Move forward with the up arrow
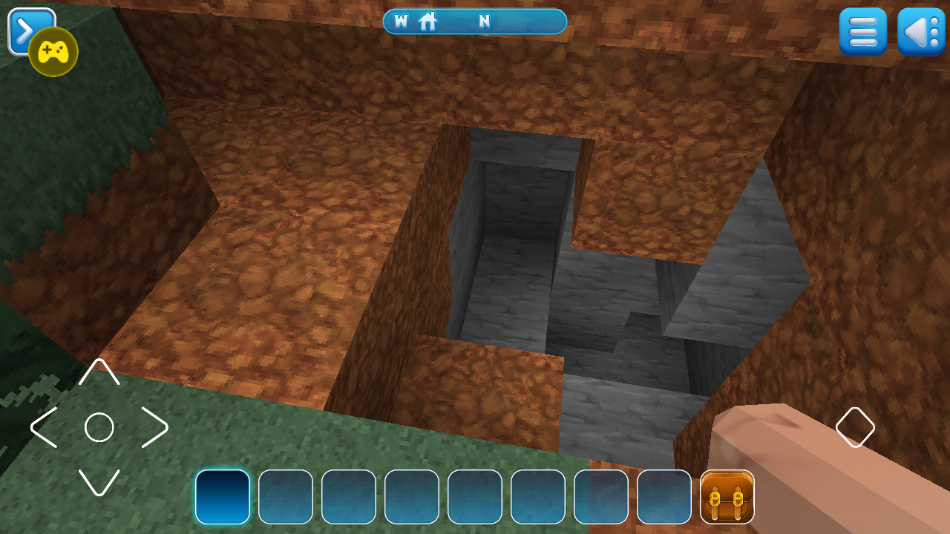The width and height of the screenshot is (950, 534). [x=98, y=373]
